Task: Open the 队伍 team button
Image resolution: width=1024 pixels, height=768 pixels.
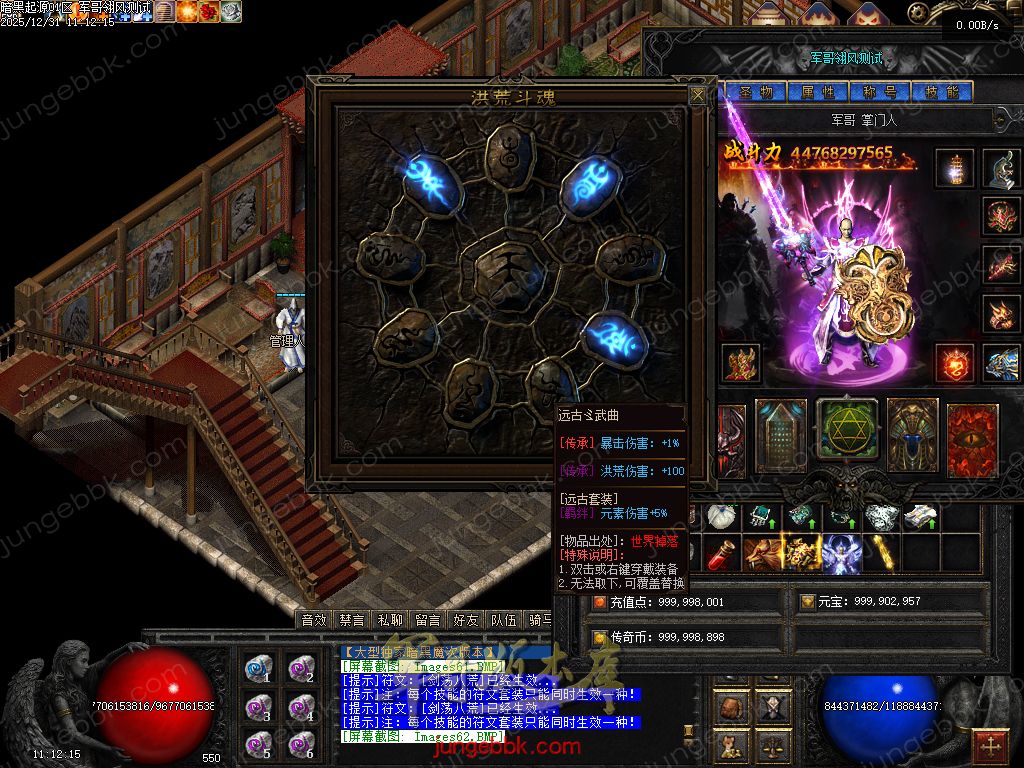Action: 504,621
